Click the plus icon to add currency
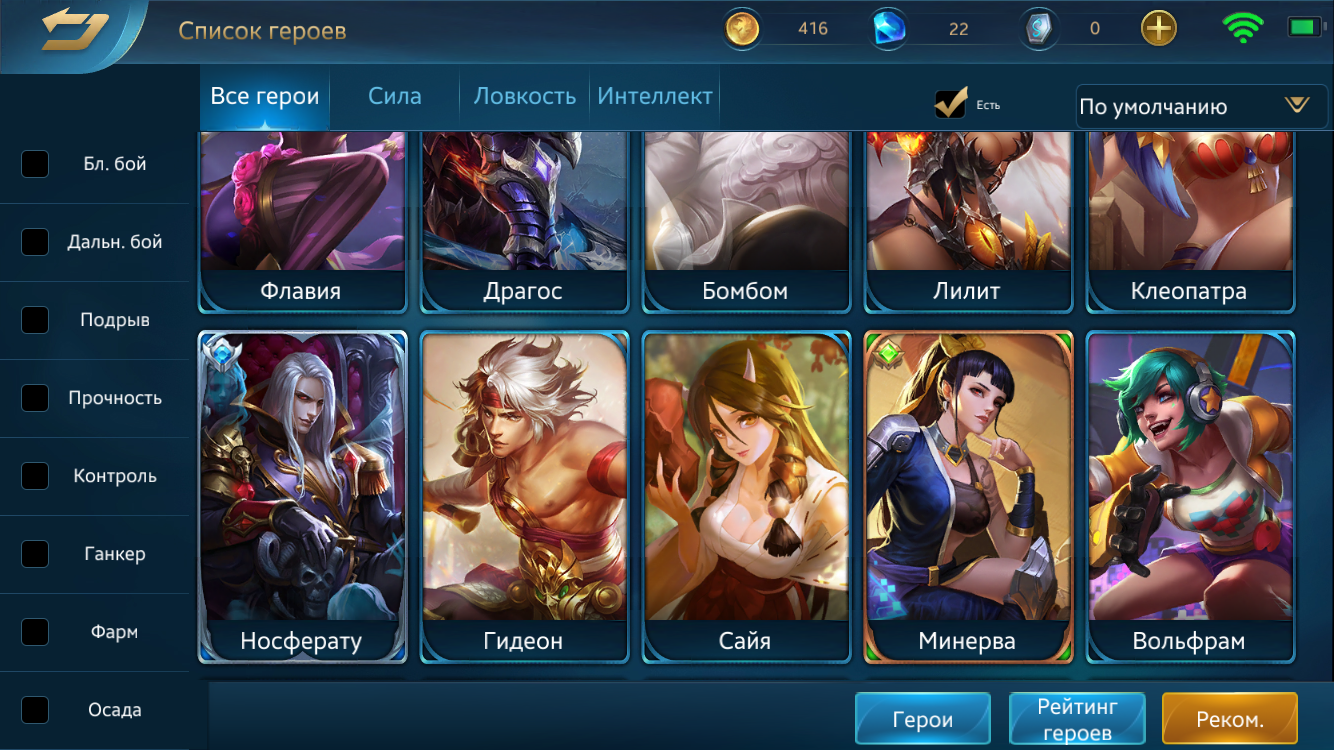This screenshot has width=1334, height=750. (x=1158, y=28)
